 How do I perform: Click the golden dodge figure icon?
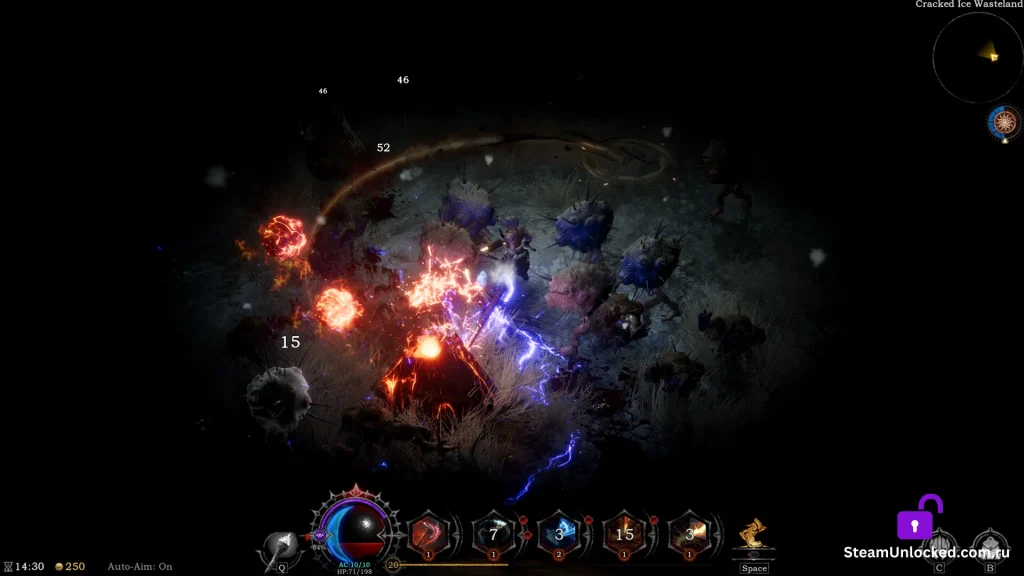pos(754,535)
